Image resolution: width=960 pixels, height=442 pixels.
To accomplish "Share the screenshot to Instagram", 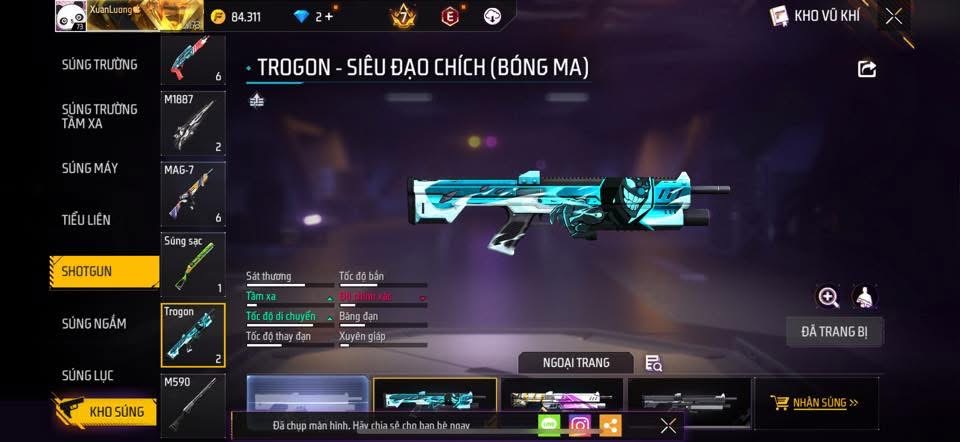I will coord(579,425).
